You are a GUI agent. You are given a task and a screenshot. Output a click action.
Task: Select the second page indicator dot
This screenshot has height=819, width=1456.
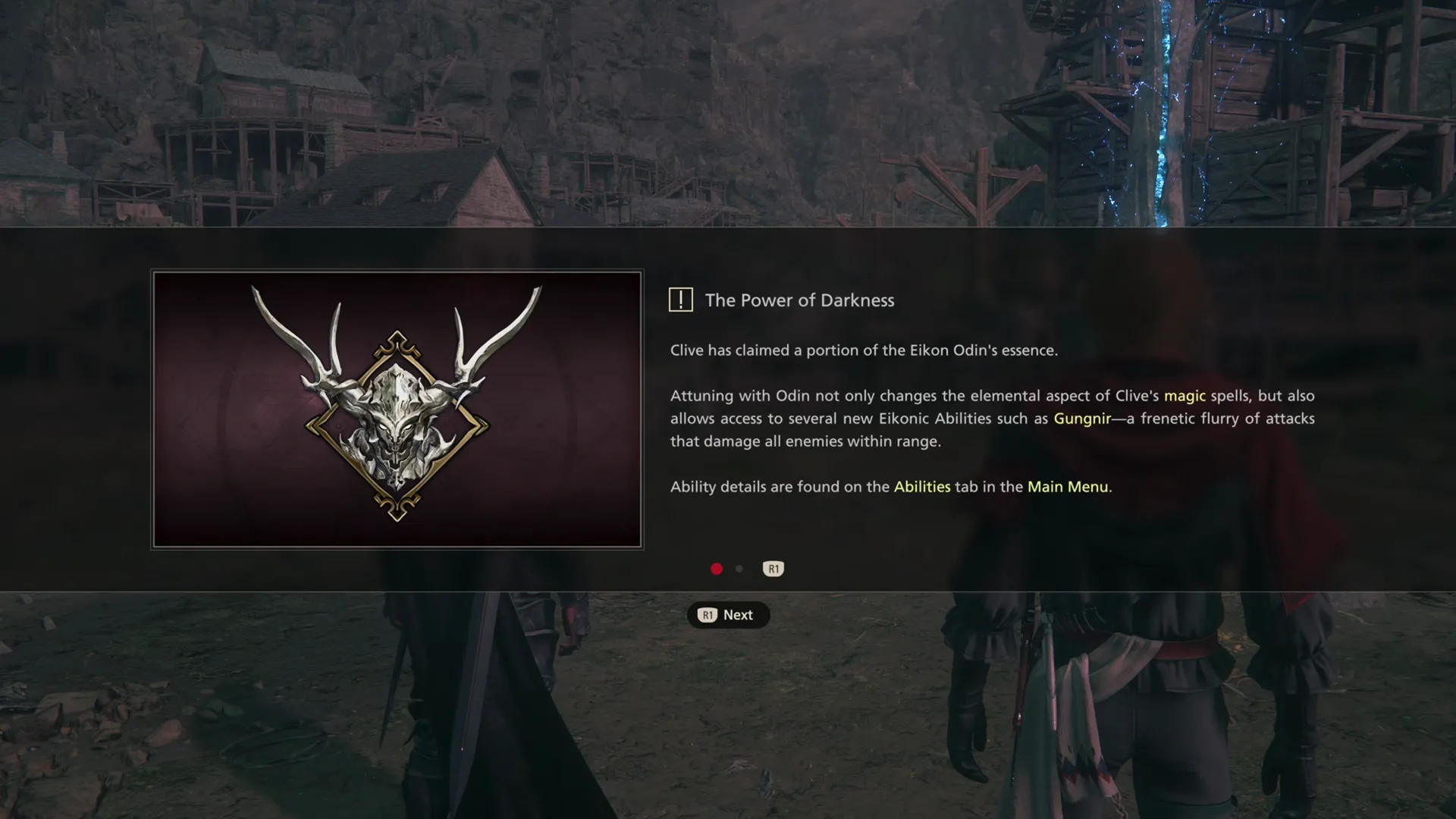tap(739, 569)
